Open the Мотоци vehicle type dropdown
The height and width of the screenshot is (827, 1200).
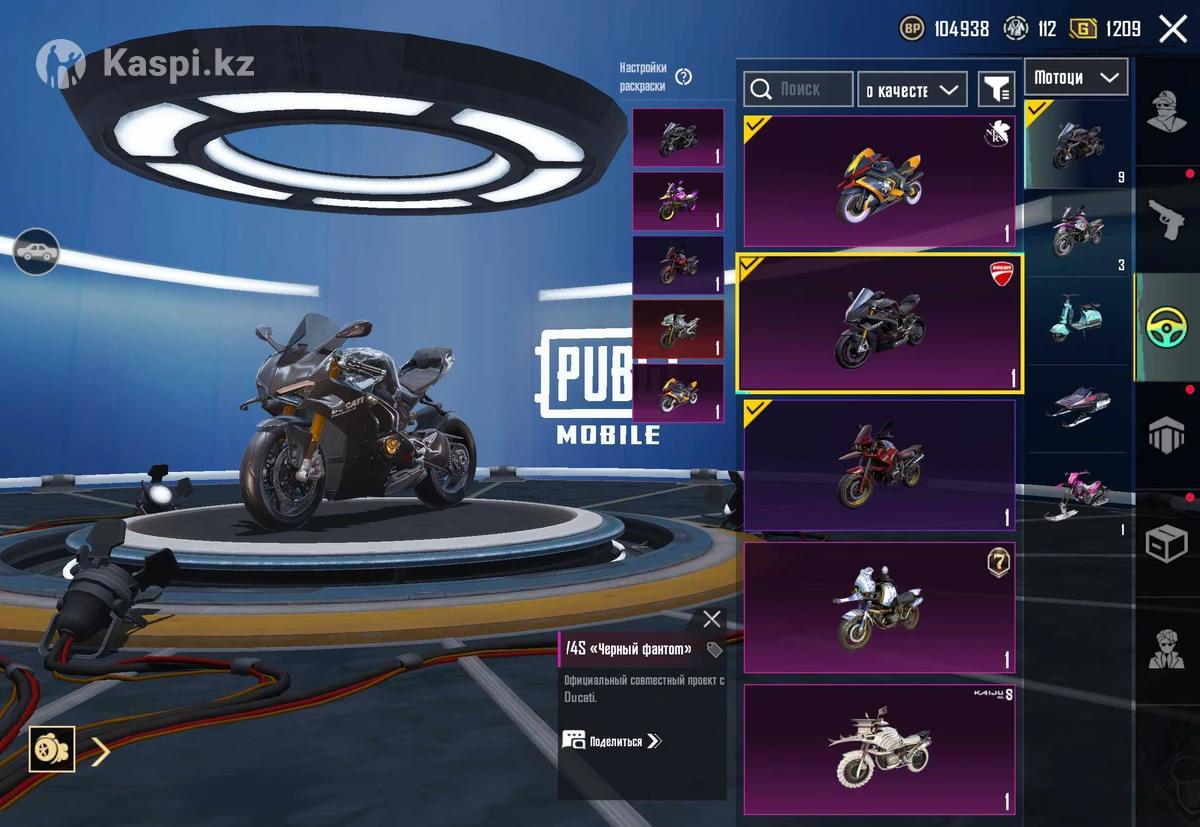(1076, 77)
